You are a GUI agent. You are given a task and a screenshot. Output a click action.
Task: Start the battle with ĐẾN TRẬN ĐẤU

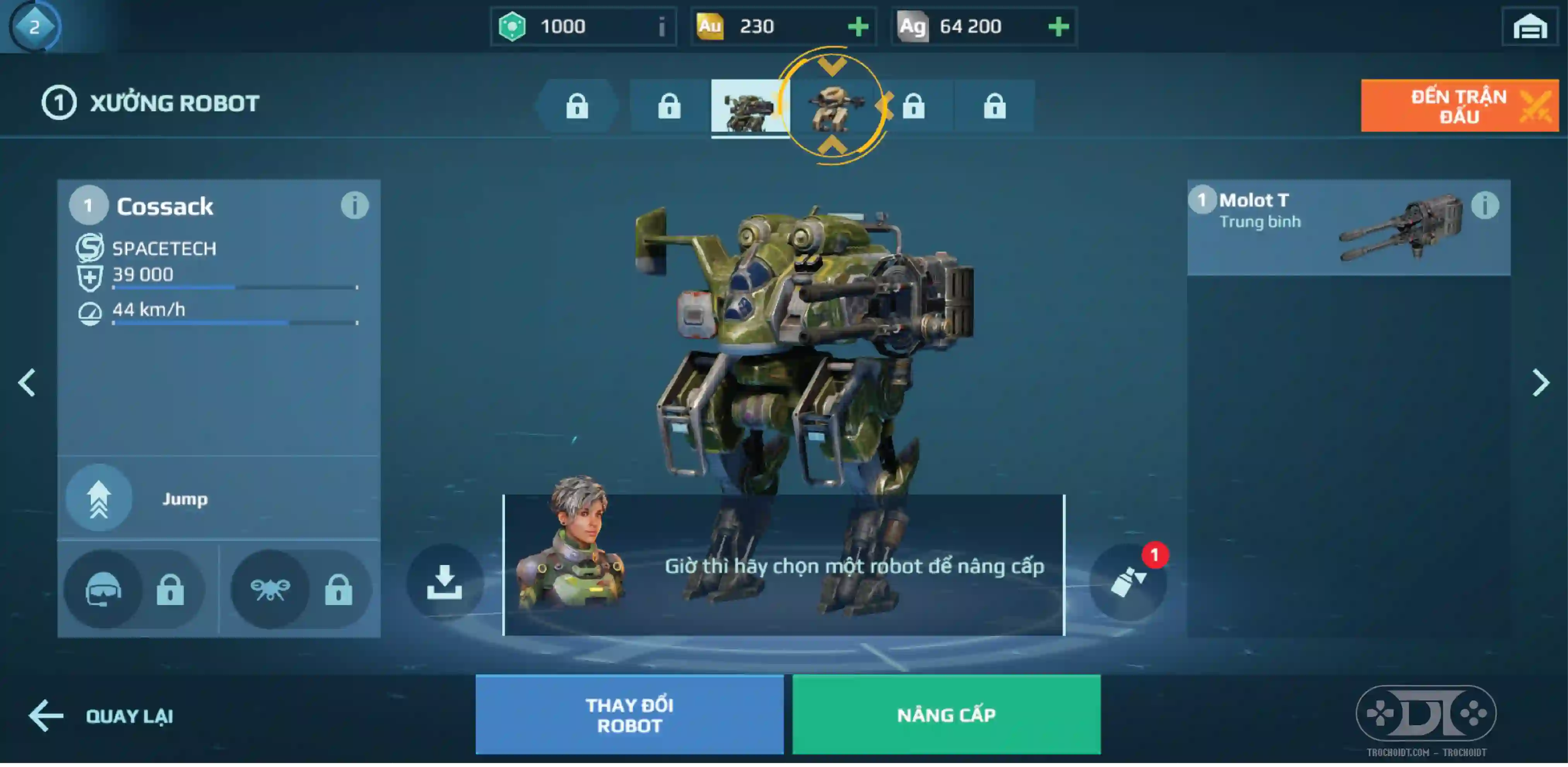click(x=1459, y=105)
